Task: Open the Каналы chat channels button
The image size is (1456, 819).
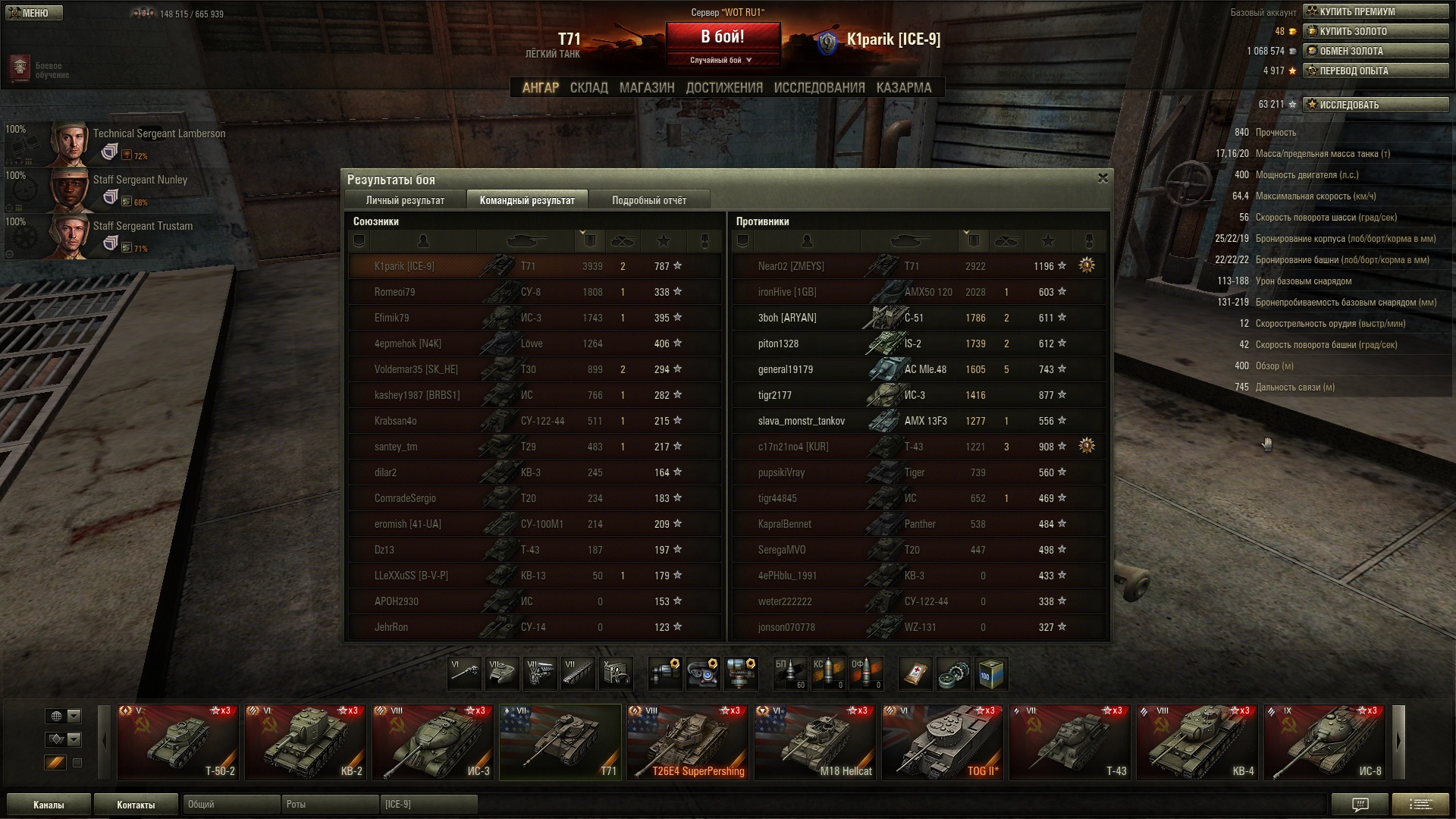Action: [x=49, y=805]
